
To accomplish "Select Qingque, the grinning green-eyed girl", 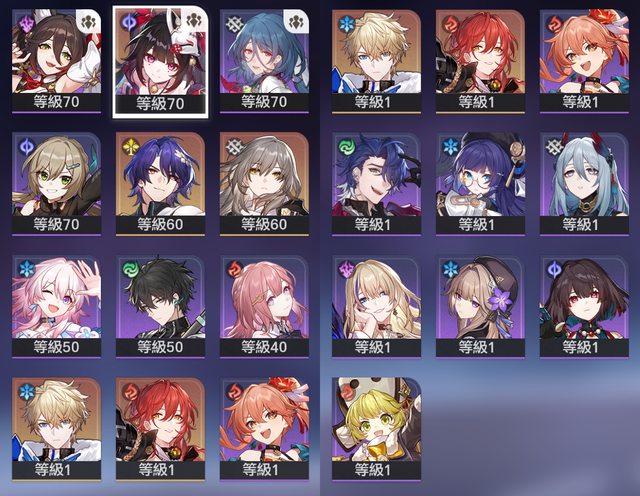I will [56, 180].
